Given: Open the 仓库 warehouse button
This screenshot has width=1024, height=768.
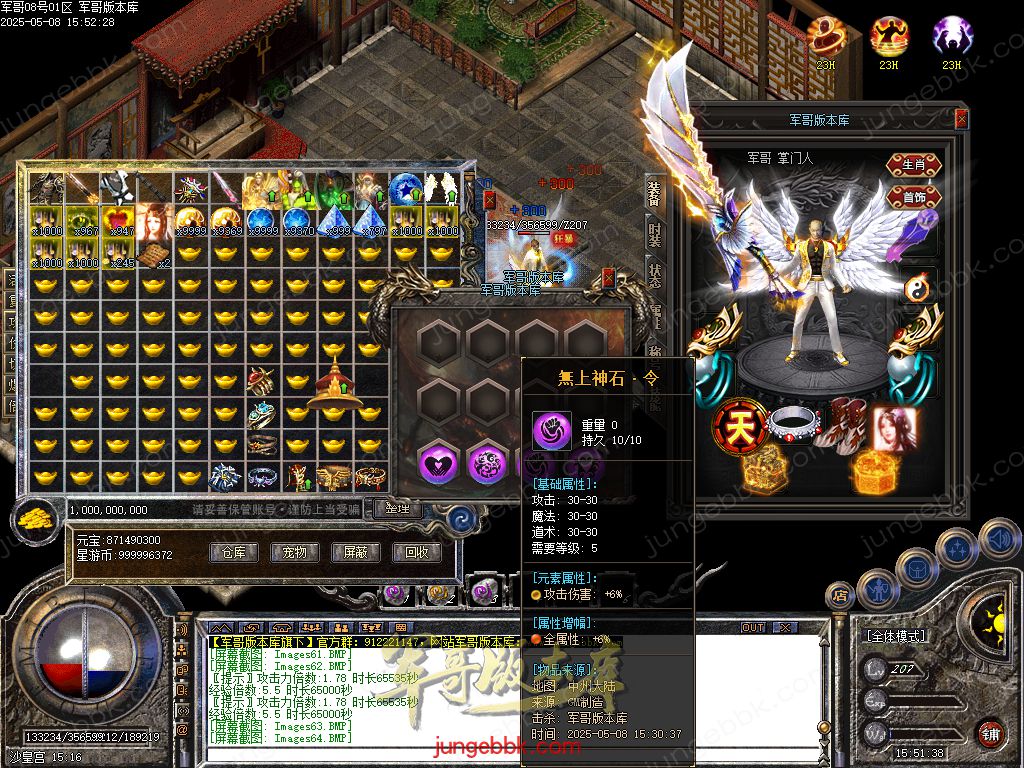Looking at the screenshot, I should pos(234,552).
